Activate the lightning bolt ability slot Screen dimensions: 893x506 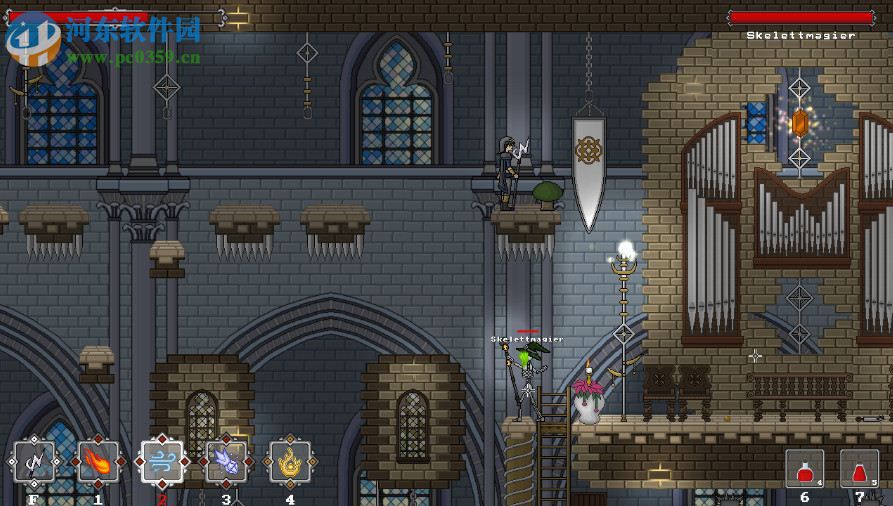[x=34, y=463]
